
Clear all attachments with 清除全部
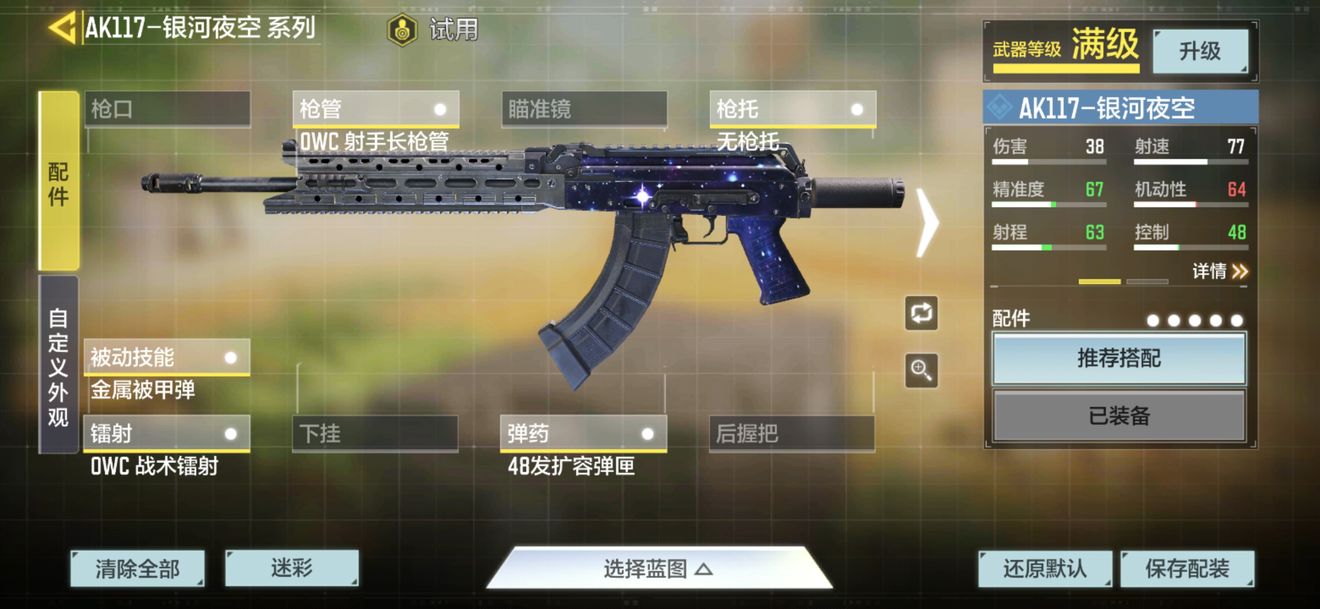click(x=137, y=569)
